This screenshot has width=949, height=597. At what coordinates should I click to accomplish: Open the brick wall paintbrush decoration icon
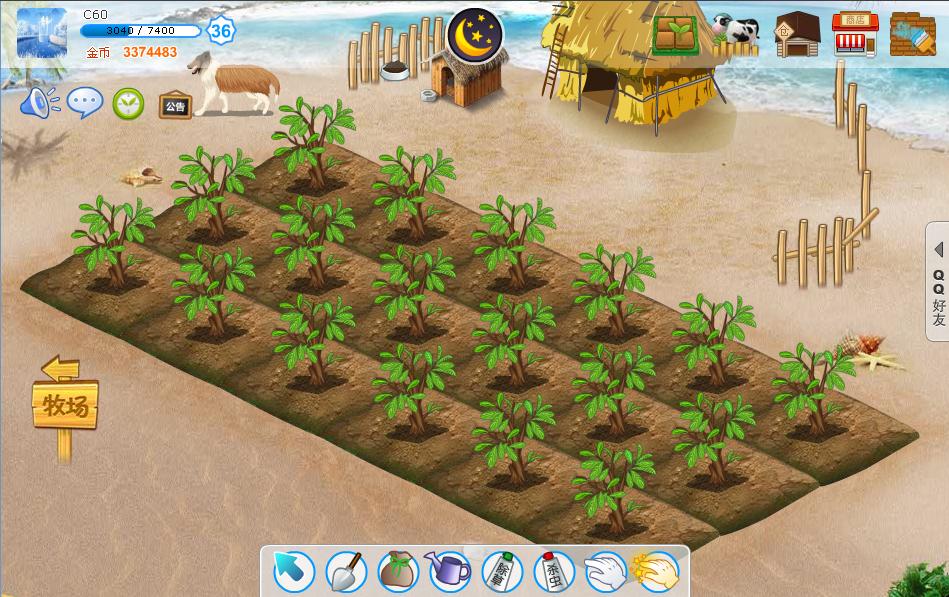pyautogui.click(x=912, y=34)
